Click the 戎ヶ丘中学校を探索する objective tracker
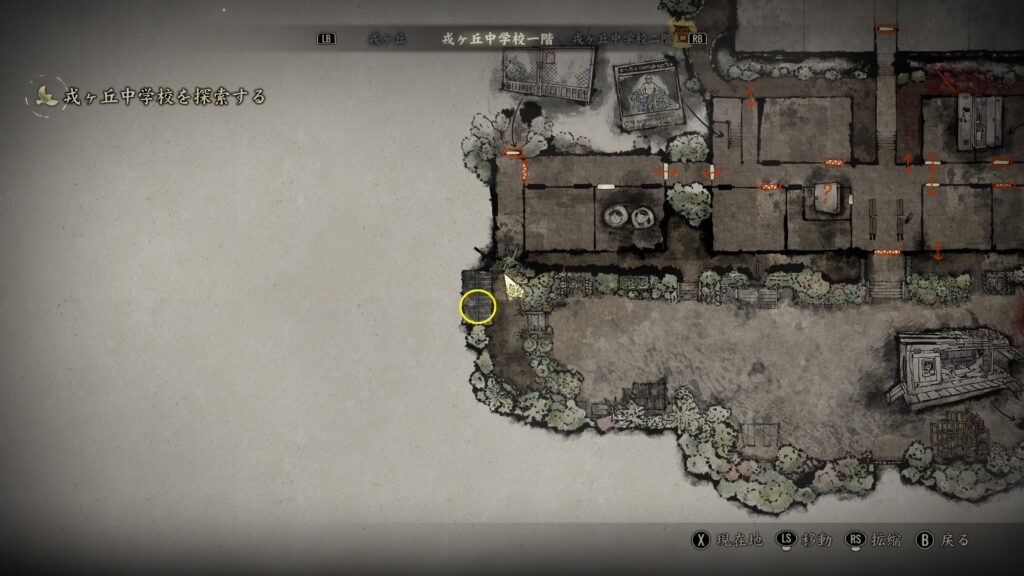The width and height of the screenshot is (1024, 576). tap(163, 96)
